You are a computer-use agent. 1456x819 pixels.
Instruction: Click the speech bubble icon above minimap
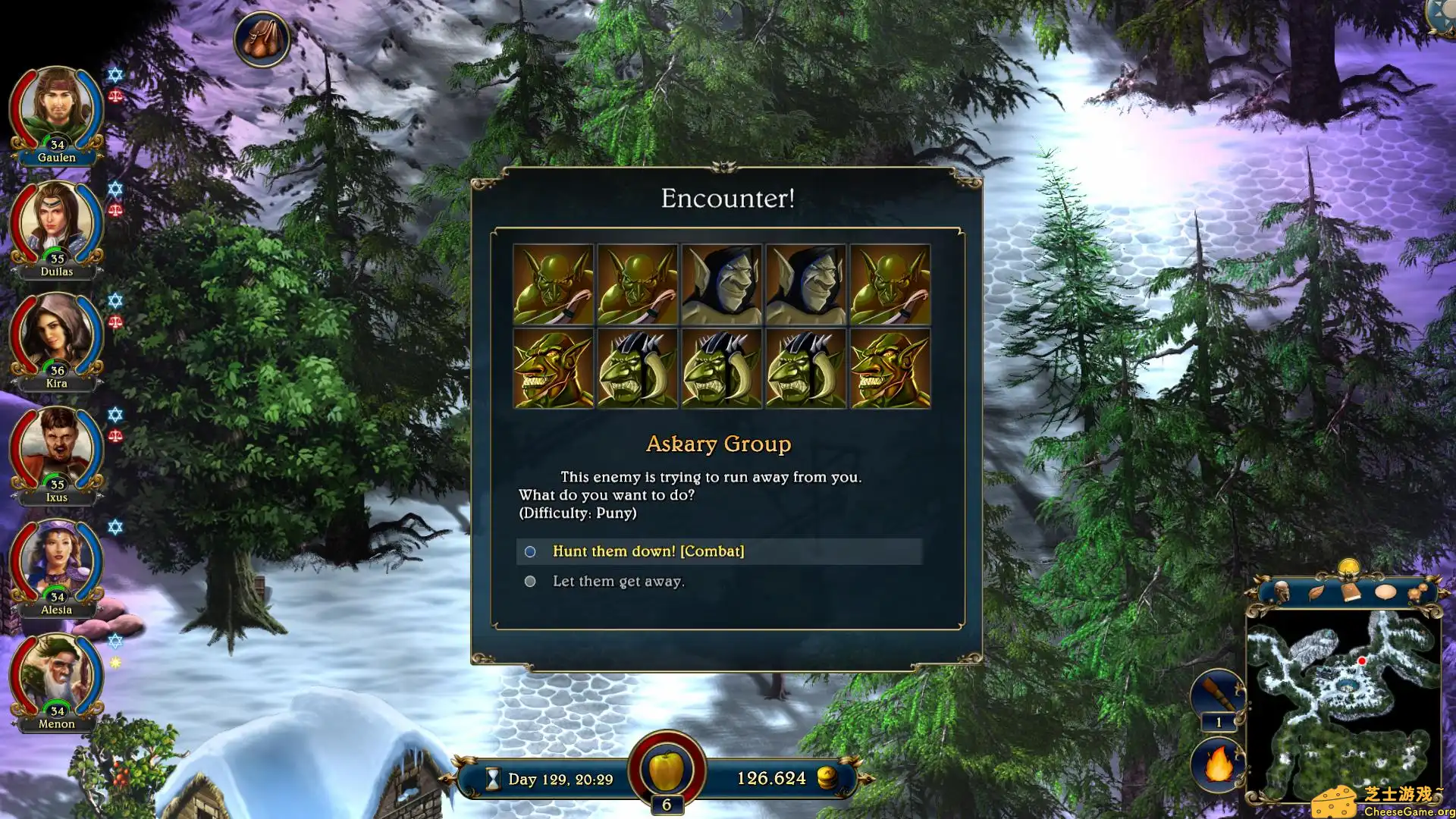coord(1385,591)
